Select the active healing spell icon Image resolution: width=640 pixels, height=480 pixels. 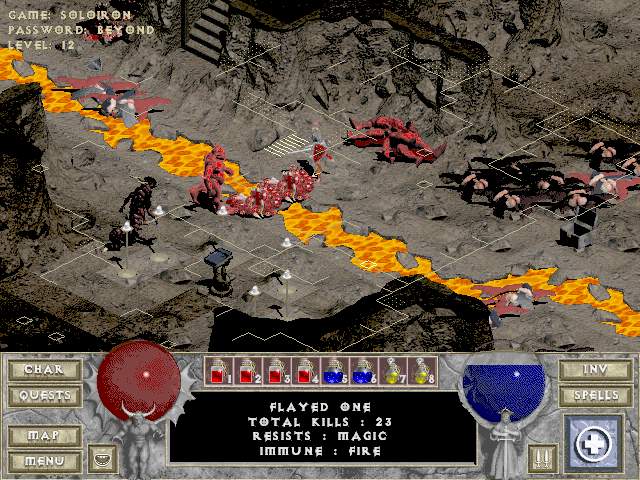(x=594, y=444)
